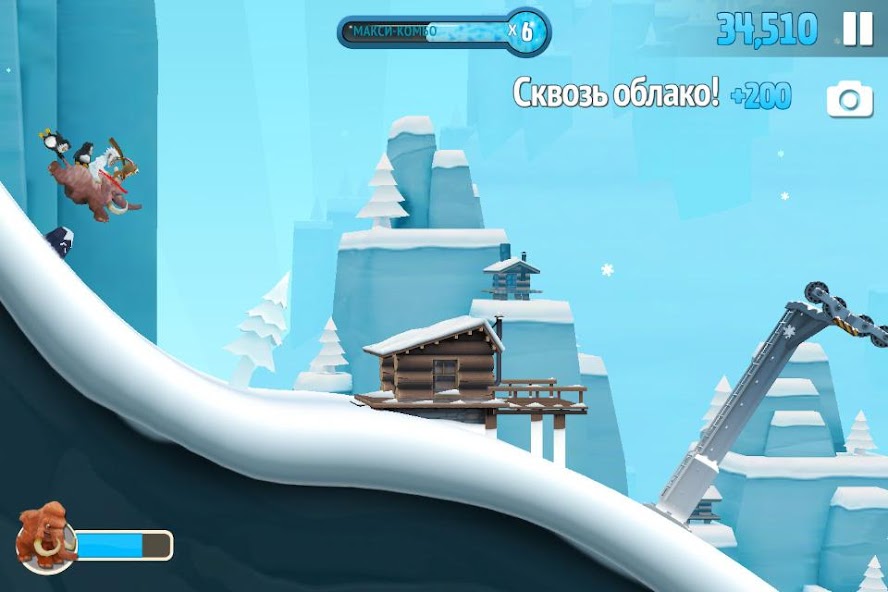Take a snapshot with the camera icon
This screenshot has width=888, height=592.
click(x=849, y=99)
